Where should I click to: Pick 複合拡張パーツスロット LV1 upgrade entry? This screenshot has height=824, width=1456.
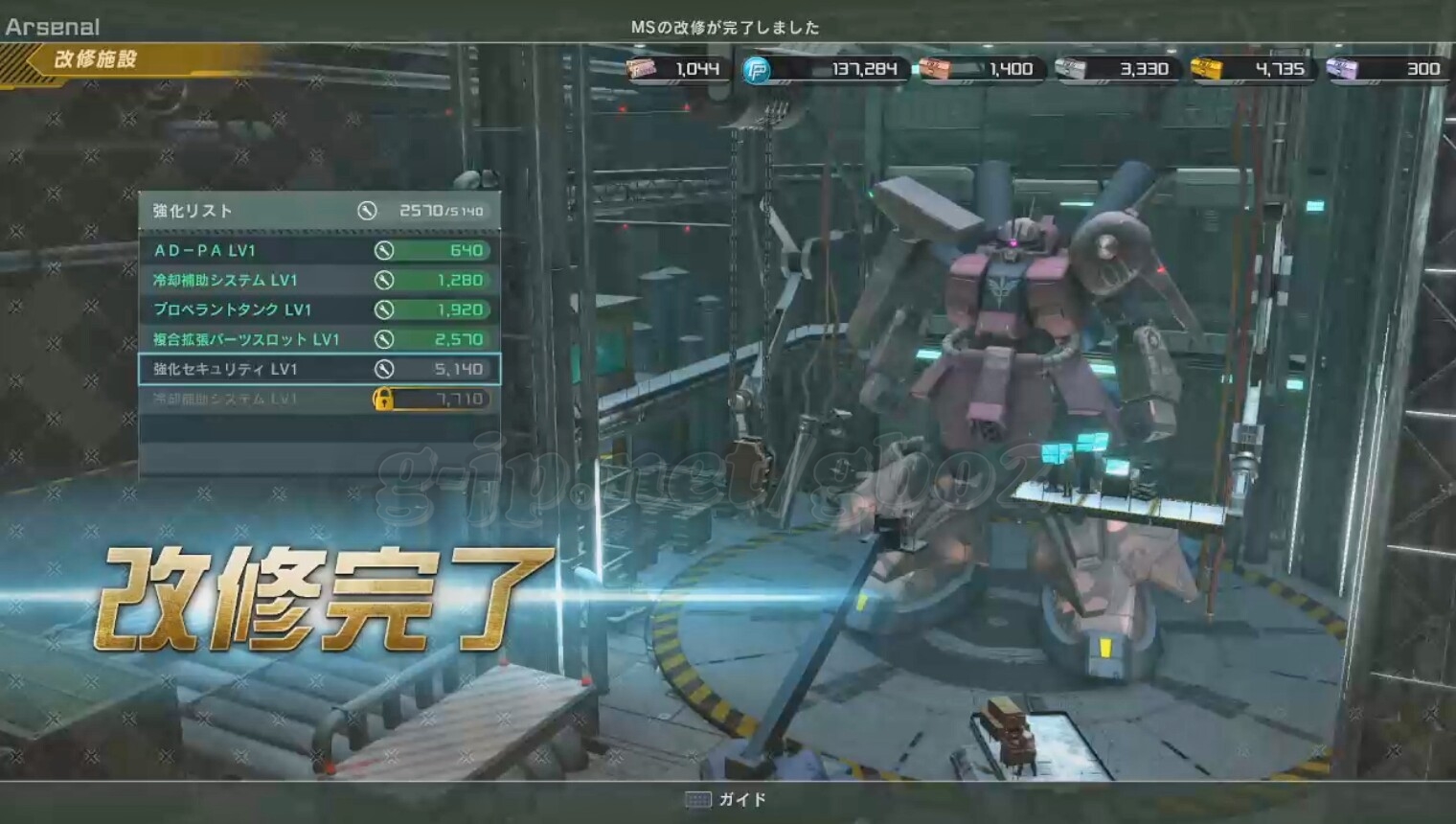click(319, 339)
